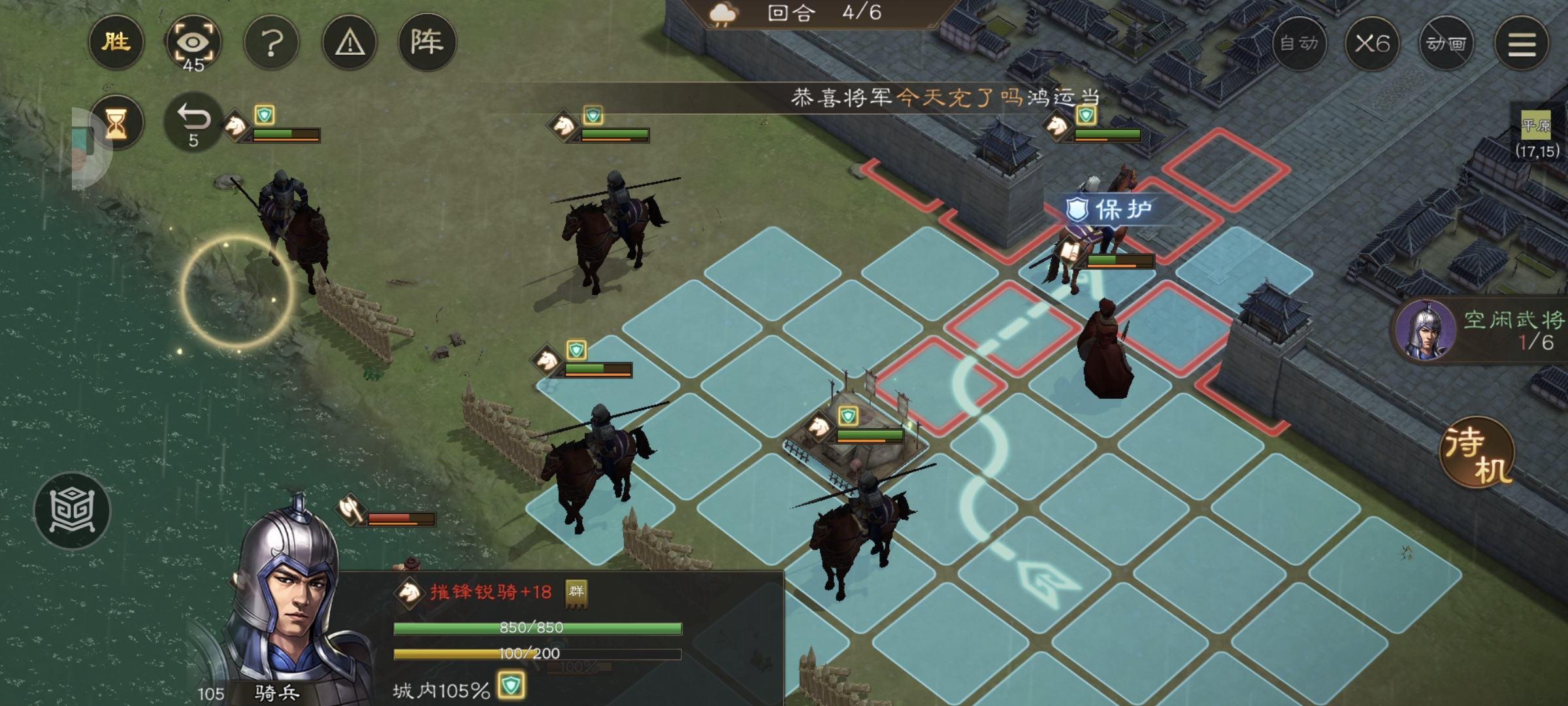Open the cube-shaped view toggle icon
The width and height of the screenshot is (1568, 706).
coord(72,510)
